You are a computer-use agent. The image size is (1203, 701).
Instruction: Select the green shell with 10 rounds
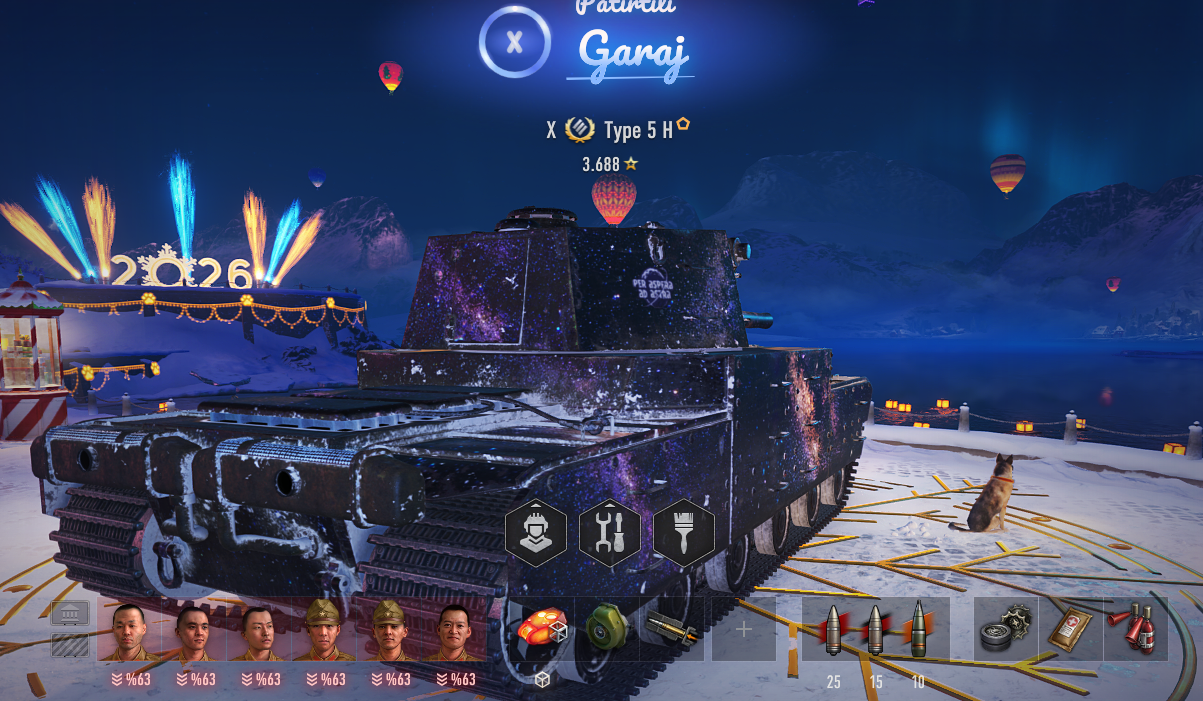[x=918, y=630]
